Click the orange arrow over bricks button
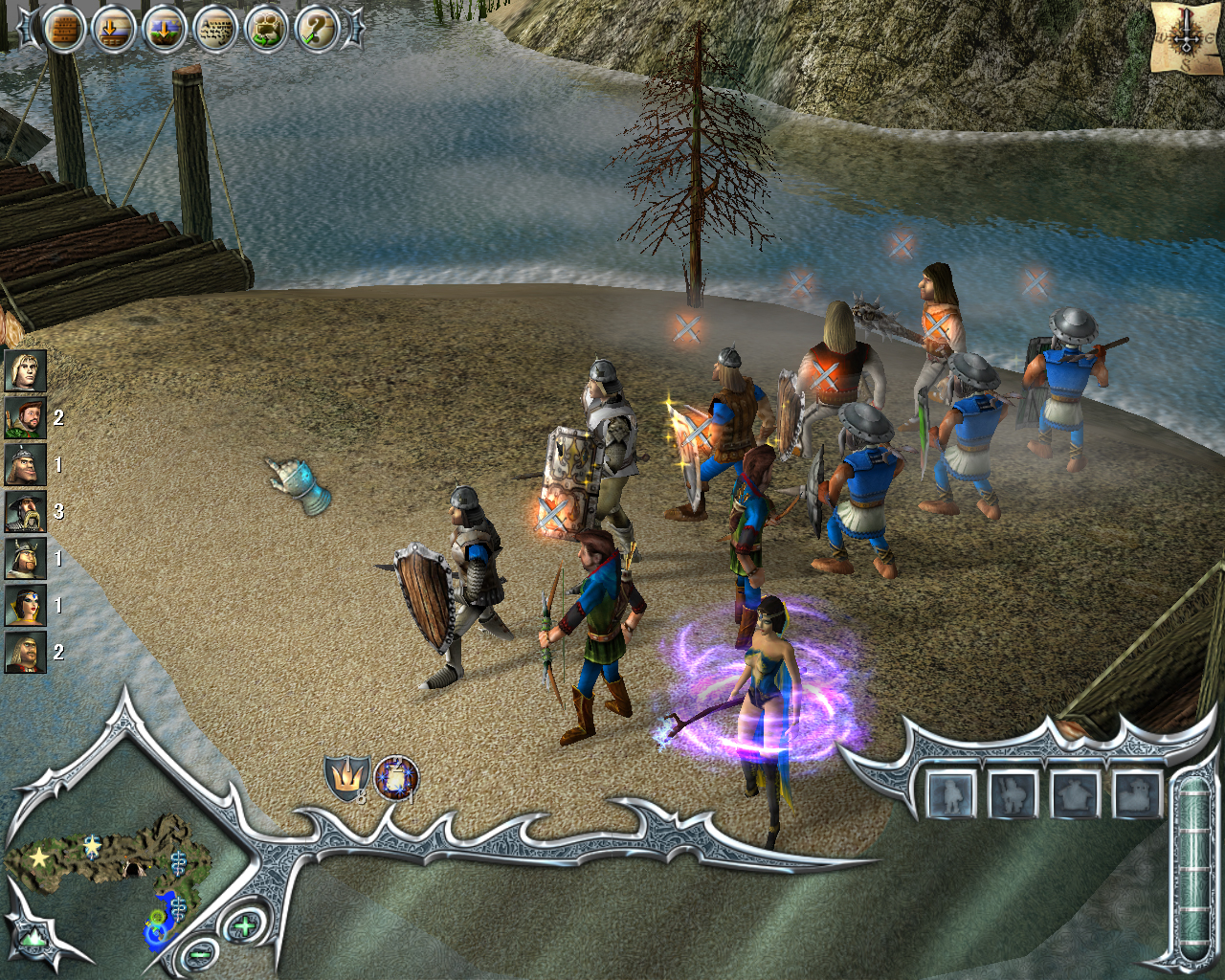1225x980 pixels. click(114, 30)
